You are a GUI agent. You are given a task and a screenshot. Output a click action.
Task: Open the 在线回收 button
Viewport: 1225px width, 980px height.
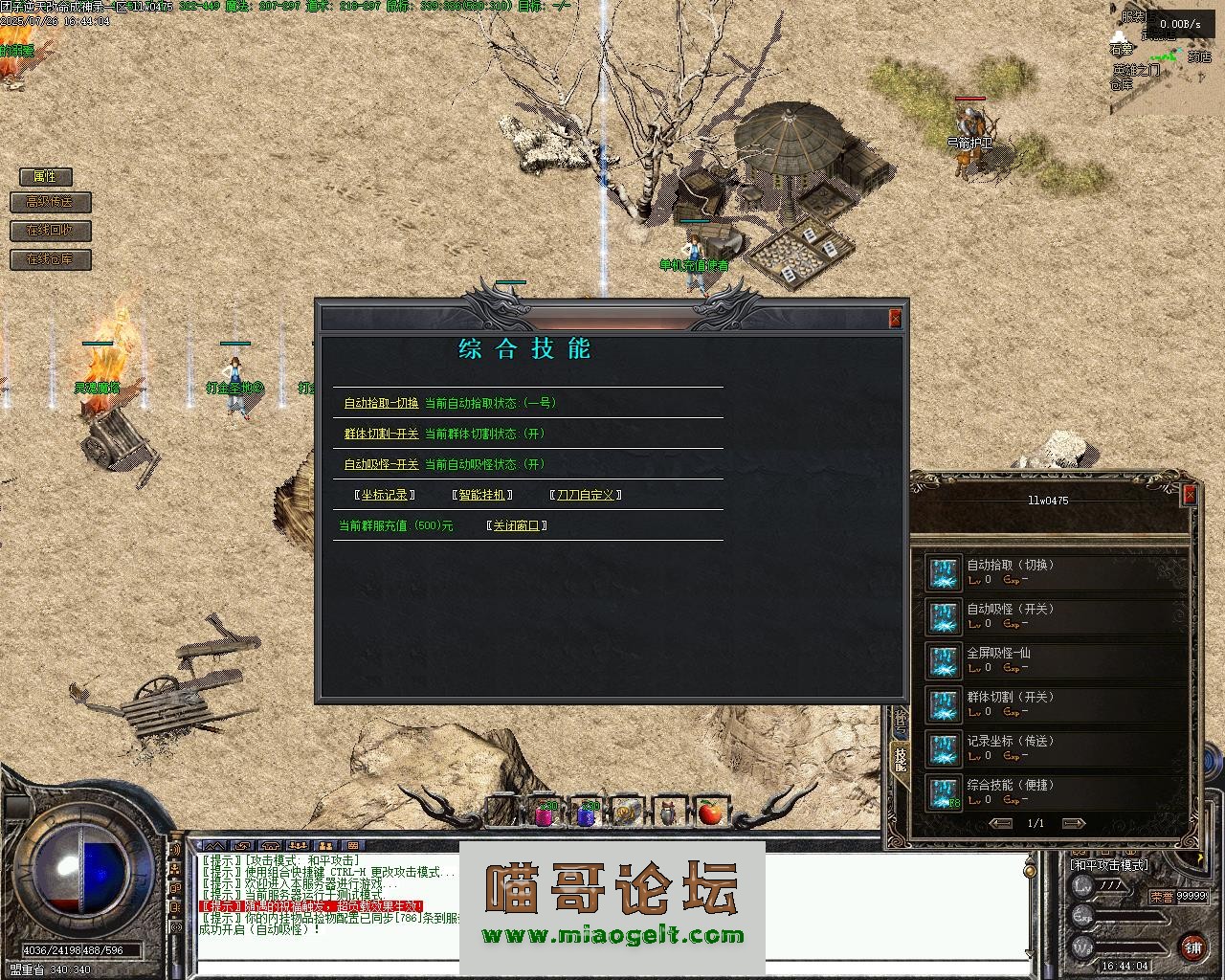[x=51, y=231]
